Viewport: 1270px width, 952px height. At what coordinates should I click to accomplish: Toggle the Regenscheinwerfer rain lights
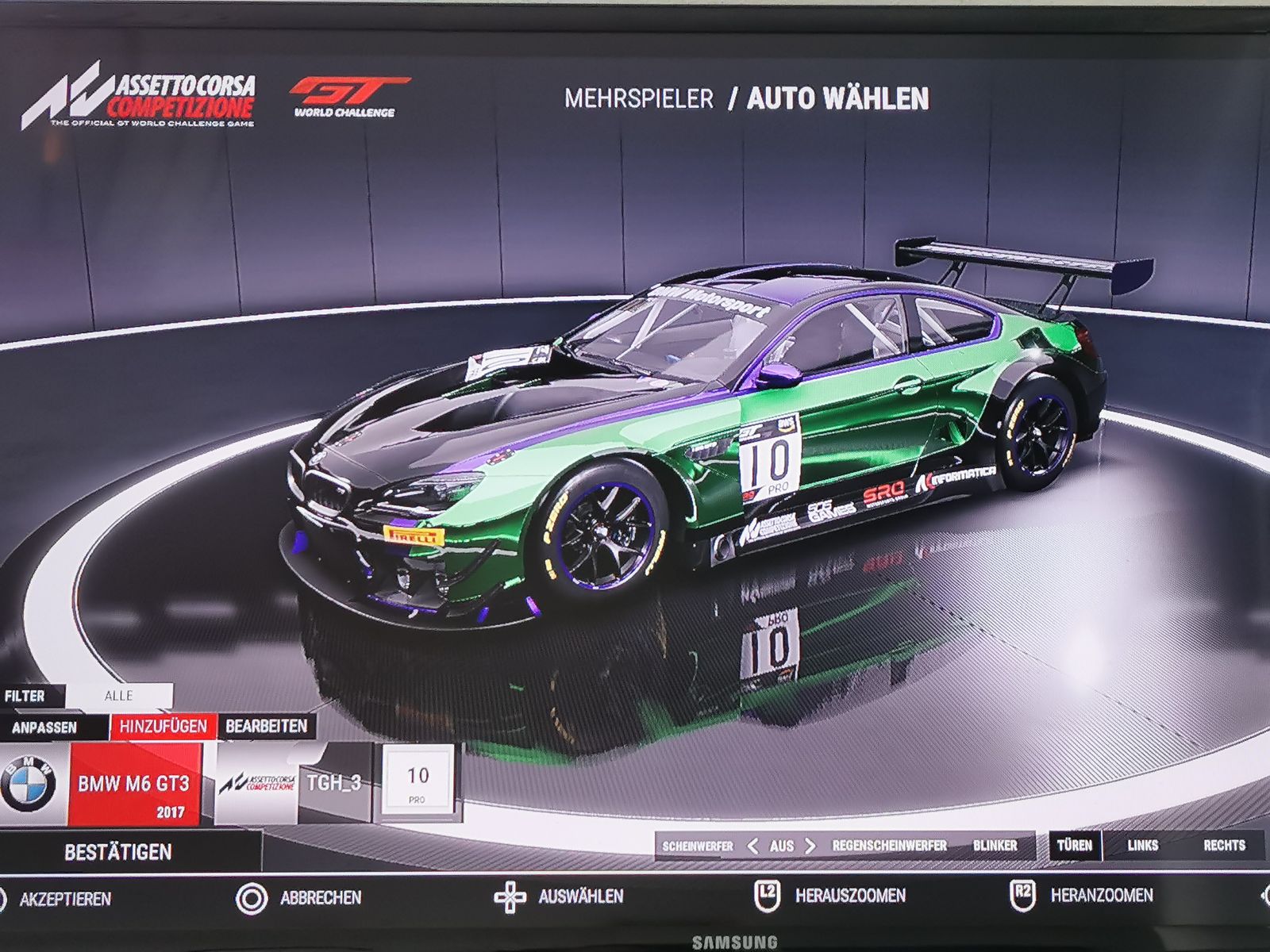click(x=889, y=846)
